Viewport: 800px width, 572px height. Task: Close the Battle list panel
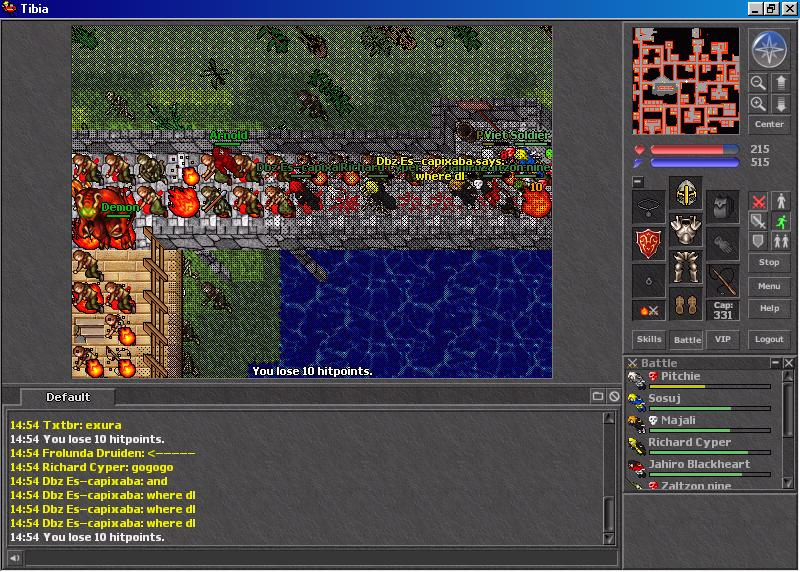pos(790,363)
